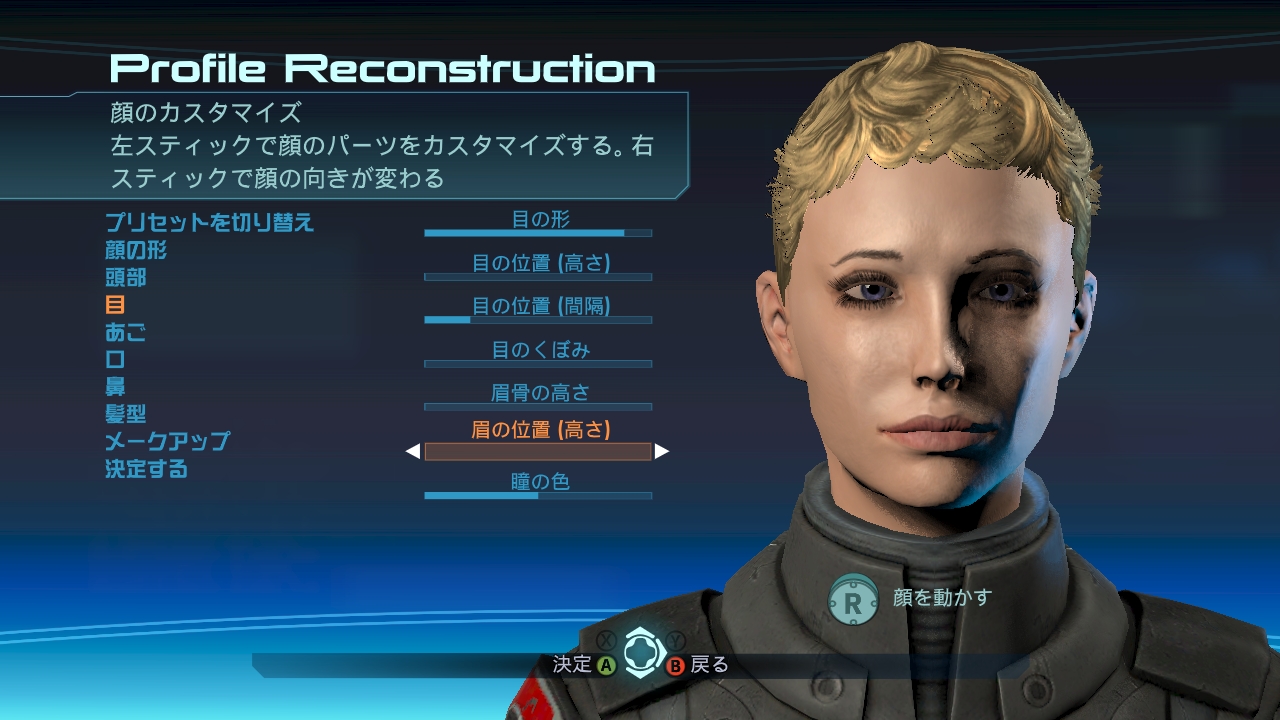1280x720 pixels.
Task: Click the right arrow beside 眉の位置 slider
Action: (662, 452)
